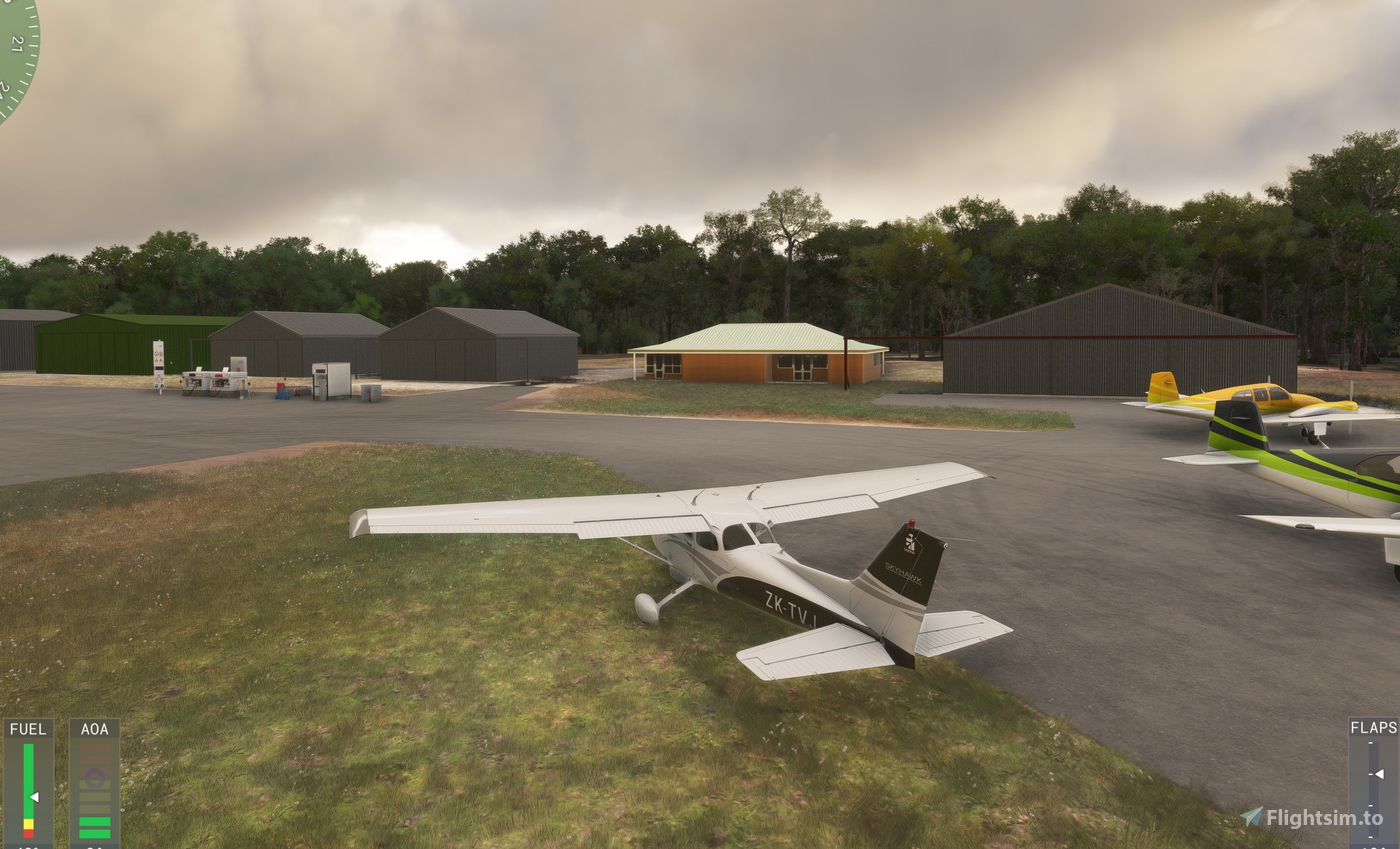
Task: Click the FLAPS gauge header label
Action: (1375, 727)
